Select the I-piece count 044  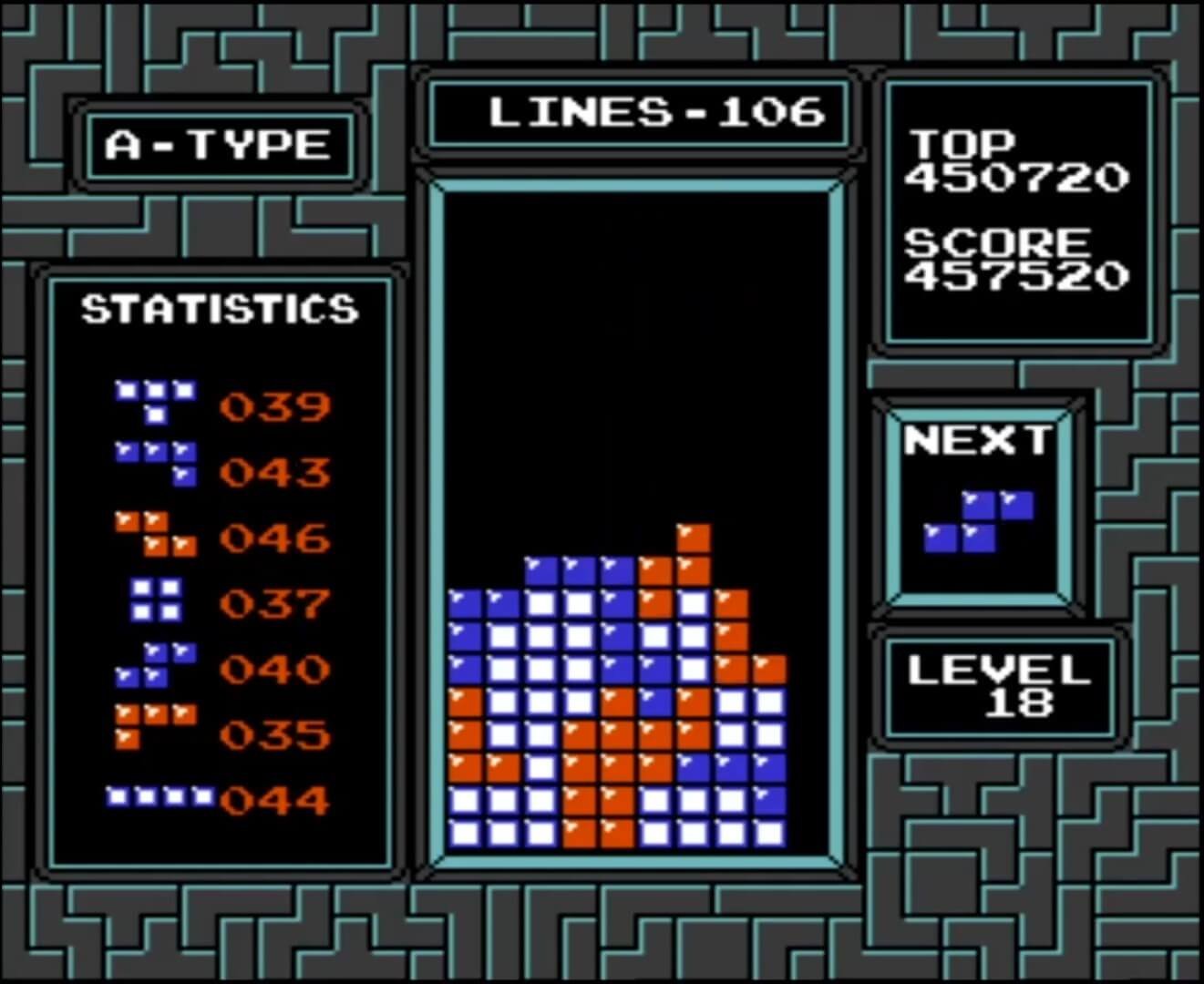[273, 802]
